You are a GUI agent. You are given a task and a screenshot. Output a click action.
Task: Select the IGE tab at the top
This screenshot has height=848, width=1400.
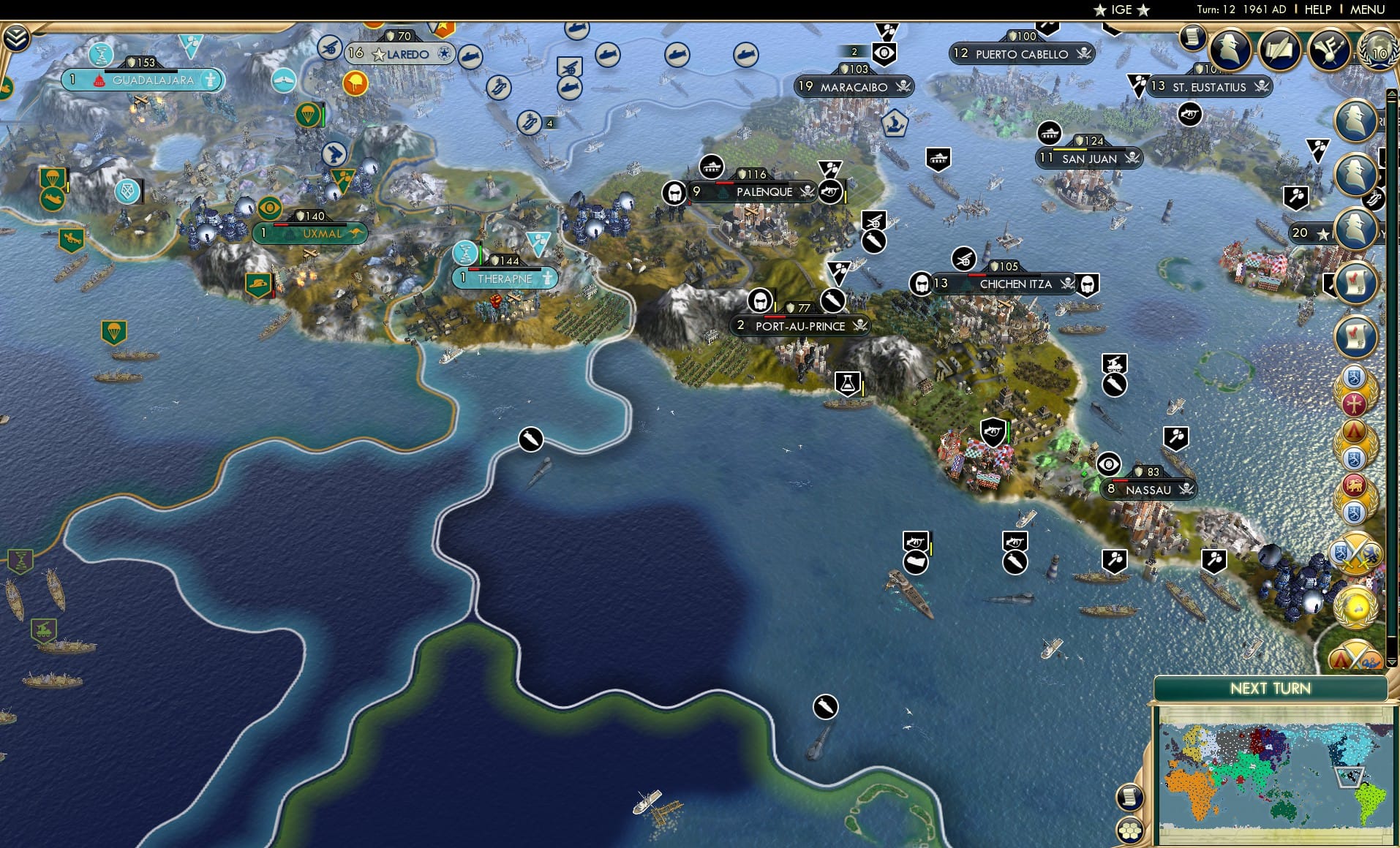click(x=1122, y=10)
